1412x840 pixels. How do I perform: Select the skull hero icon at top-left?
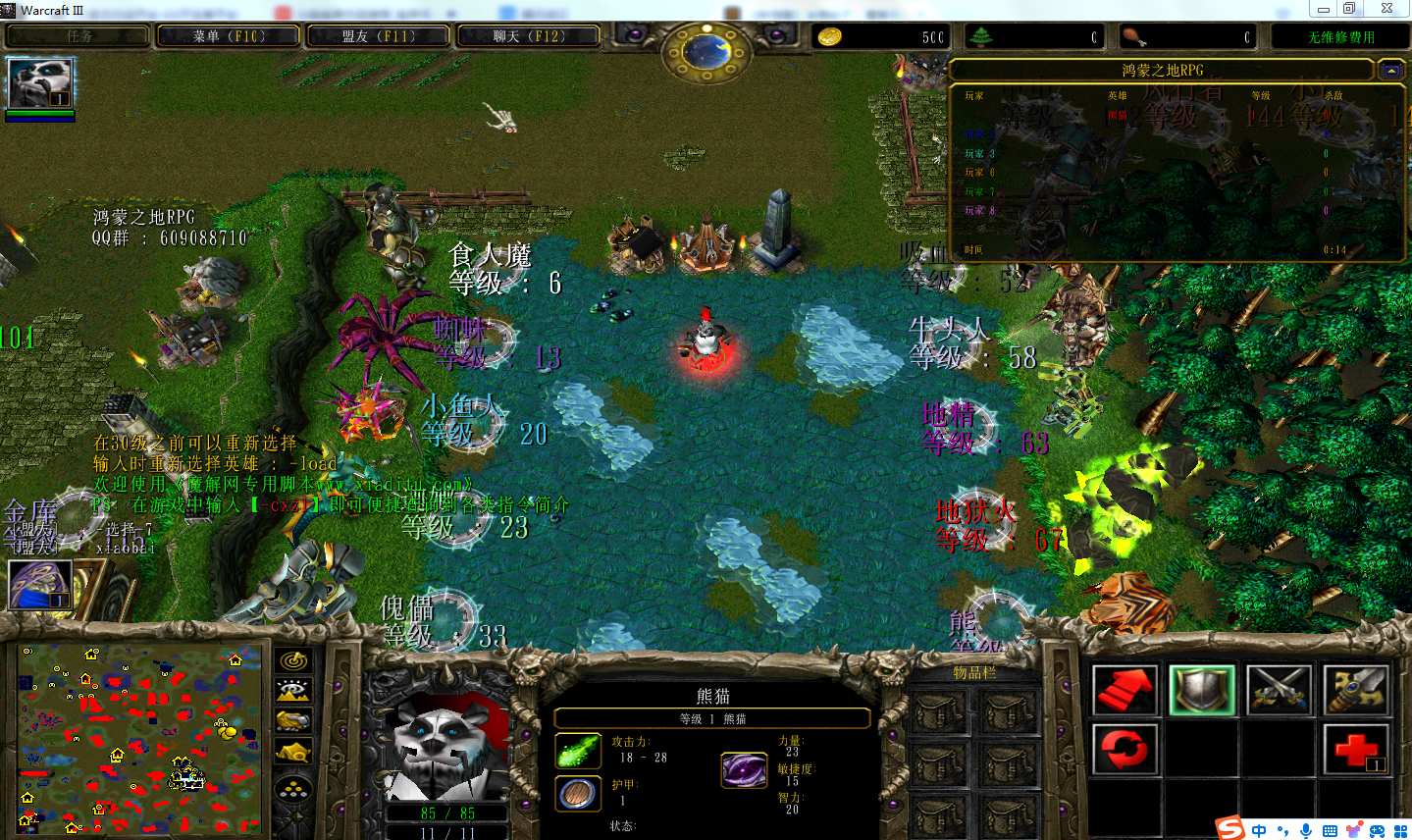[39, 82]
